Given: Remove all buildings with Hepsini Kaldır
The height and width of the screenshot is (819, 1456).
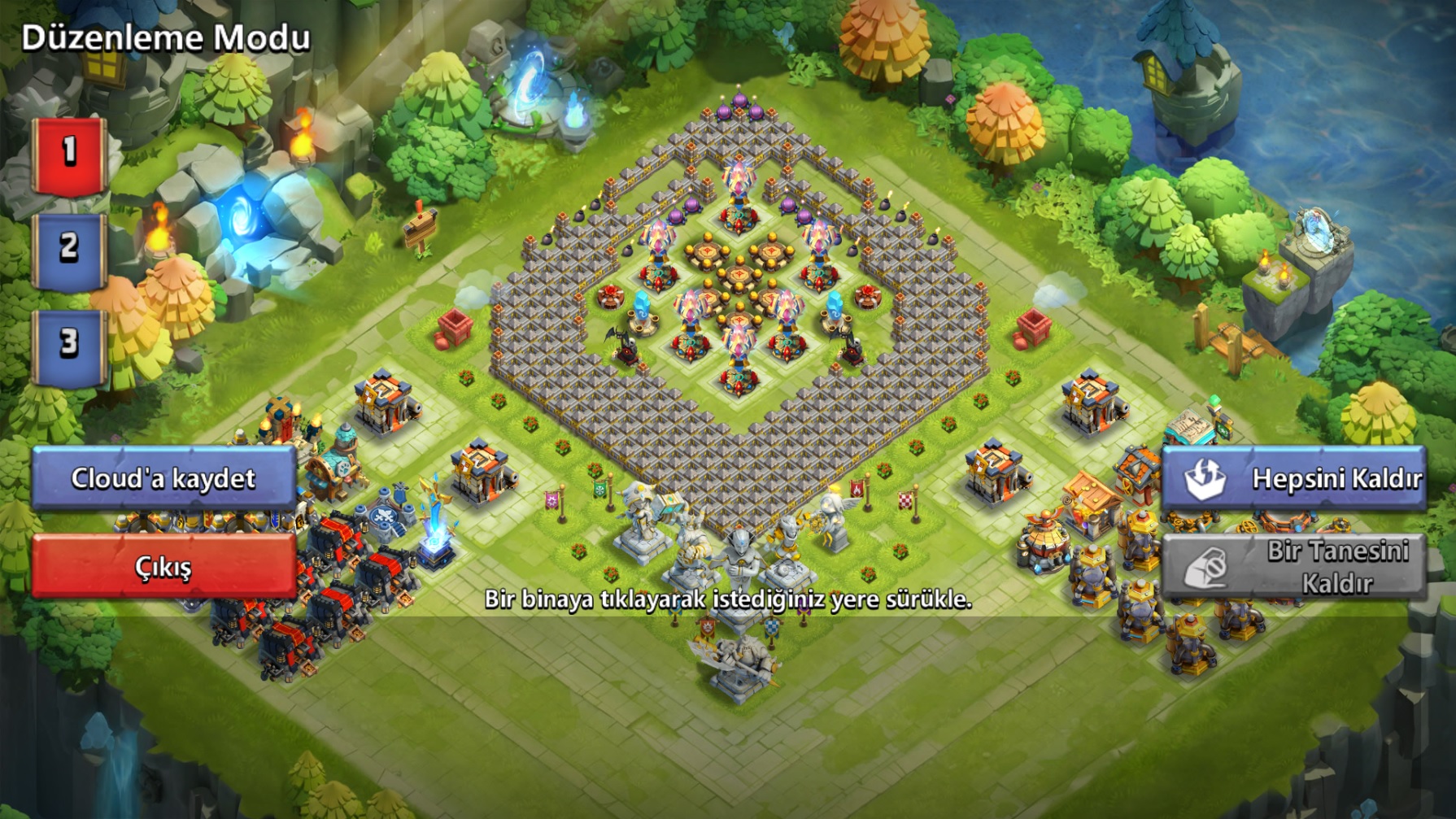Looking at the screenshot, I should pyautogui.click(x=1293, y=478).
